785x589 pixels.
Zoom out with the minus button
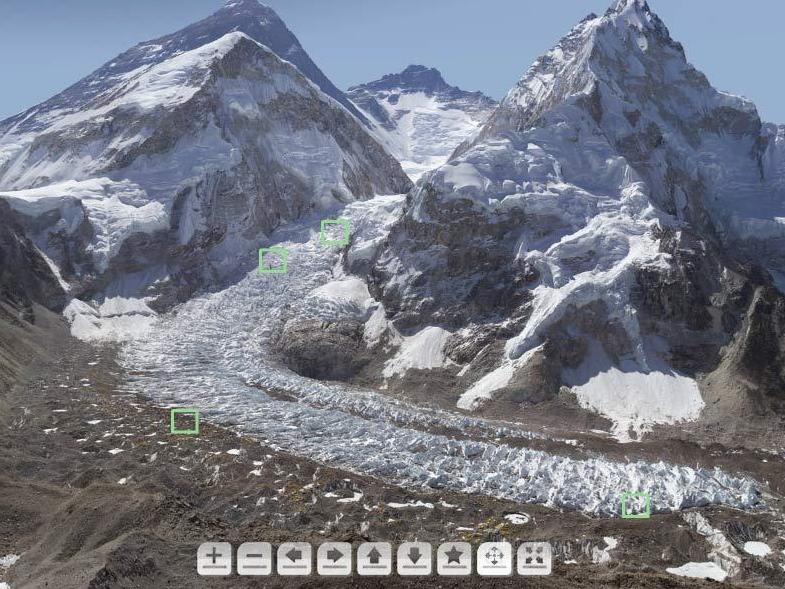click(x=254, y=558)
